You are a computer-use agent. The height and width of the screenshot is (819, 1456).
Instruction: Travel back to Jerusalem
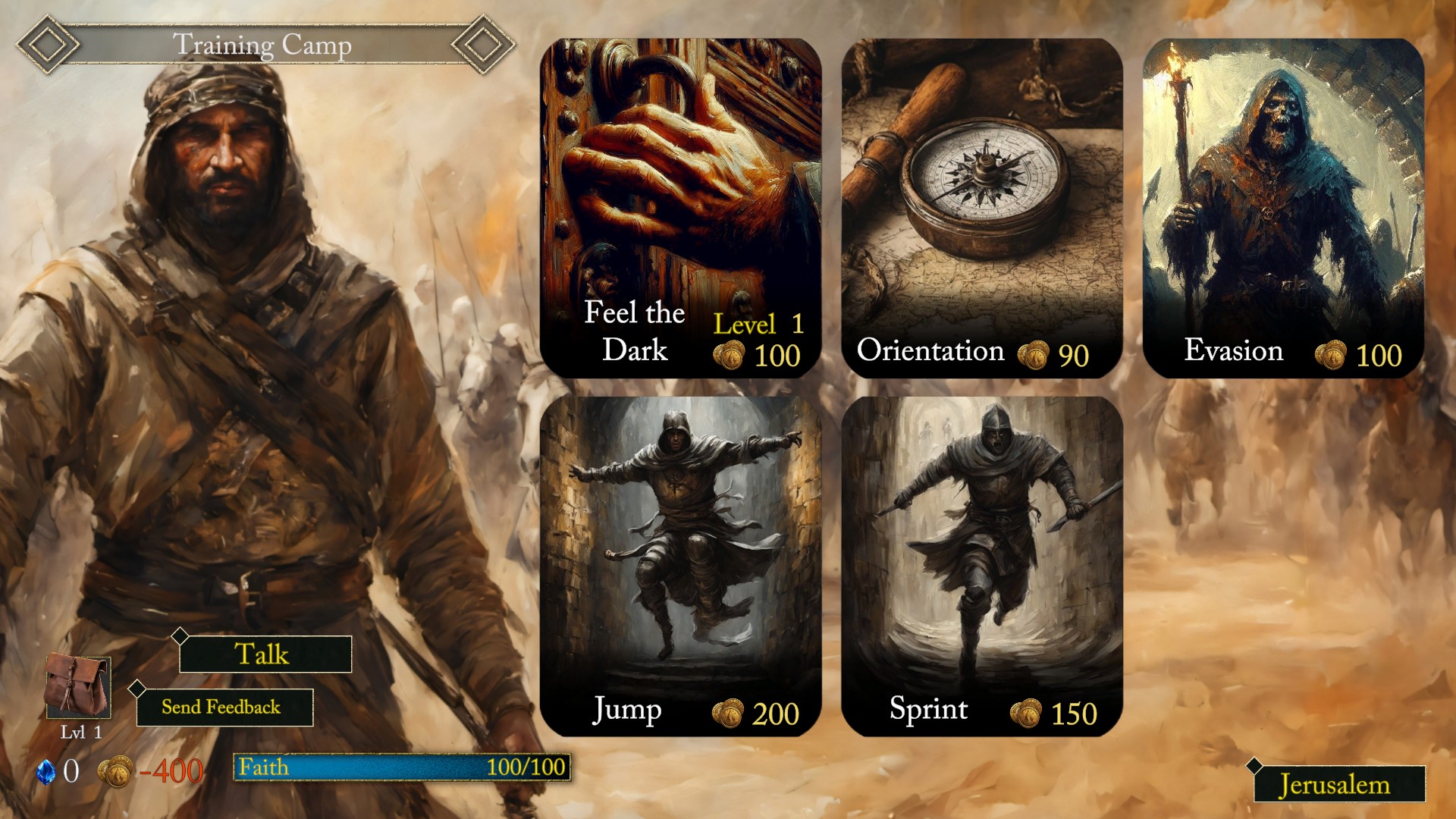click(1341, 784)
